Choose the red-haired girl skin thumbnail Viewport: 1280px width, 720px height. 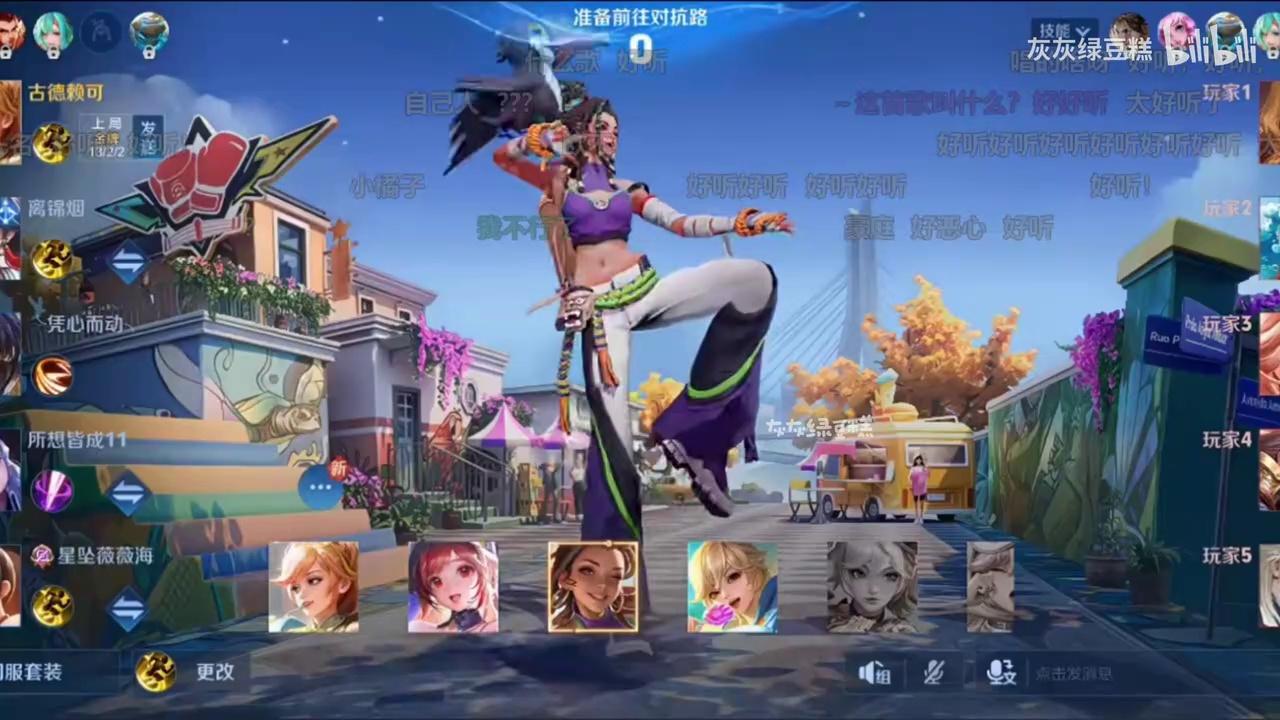point(453,587)
